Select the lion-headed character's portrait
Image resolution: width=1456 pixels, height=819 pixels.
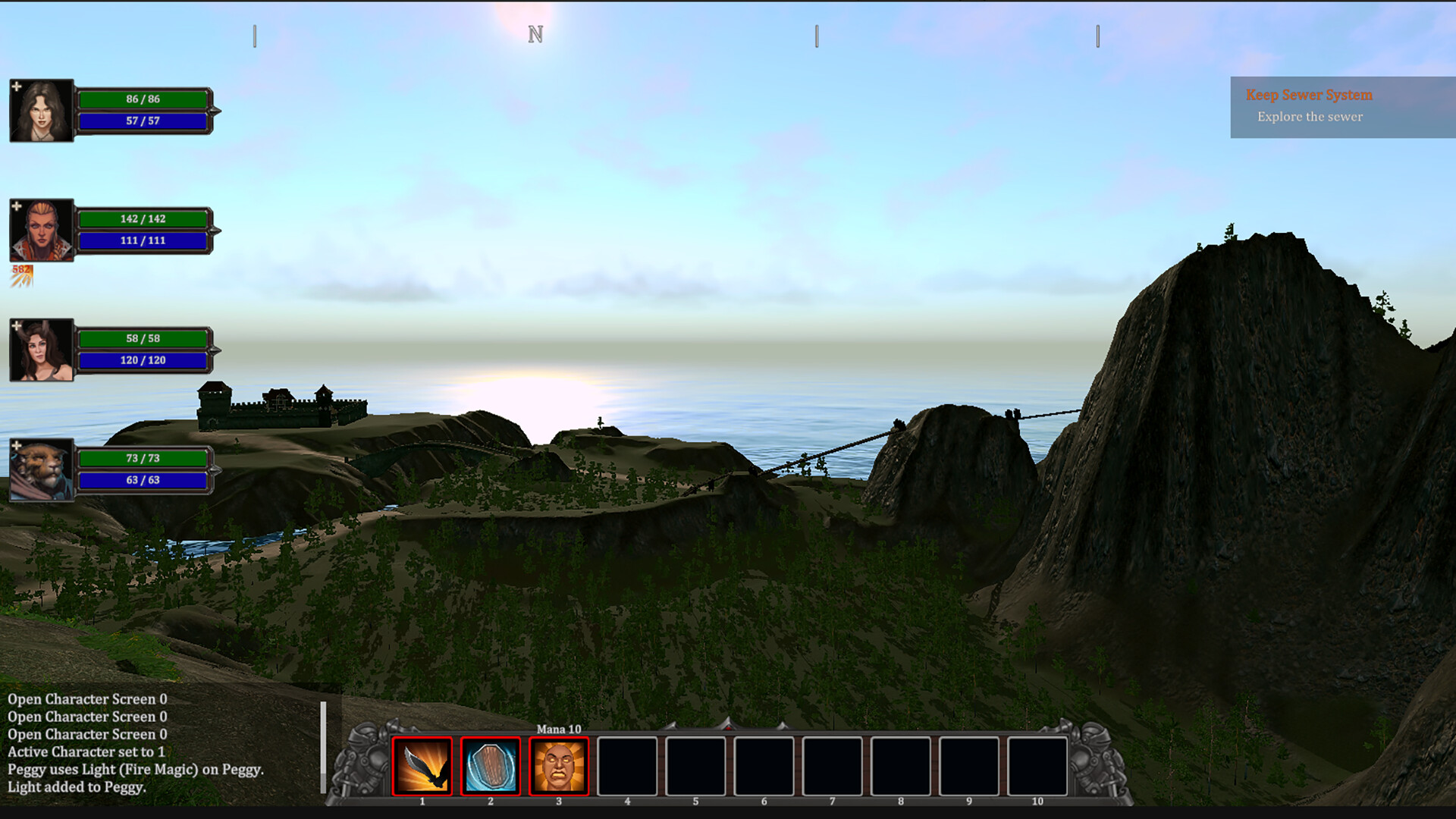[41, 469]
